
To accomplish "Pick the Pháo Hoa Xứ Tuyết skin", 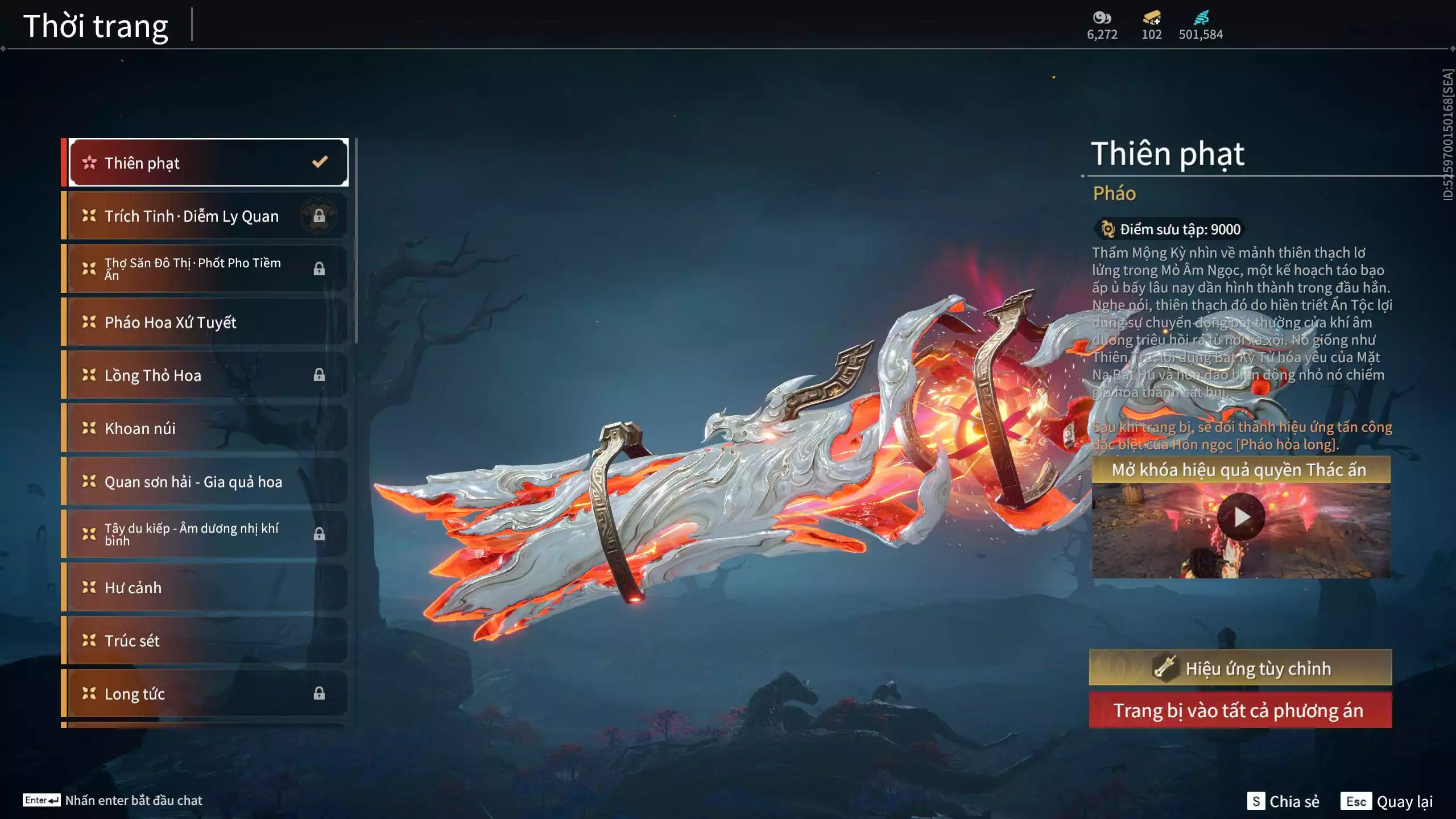I will click(208, 322).
